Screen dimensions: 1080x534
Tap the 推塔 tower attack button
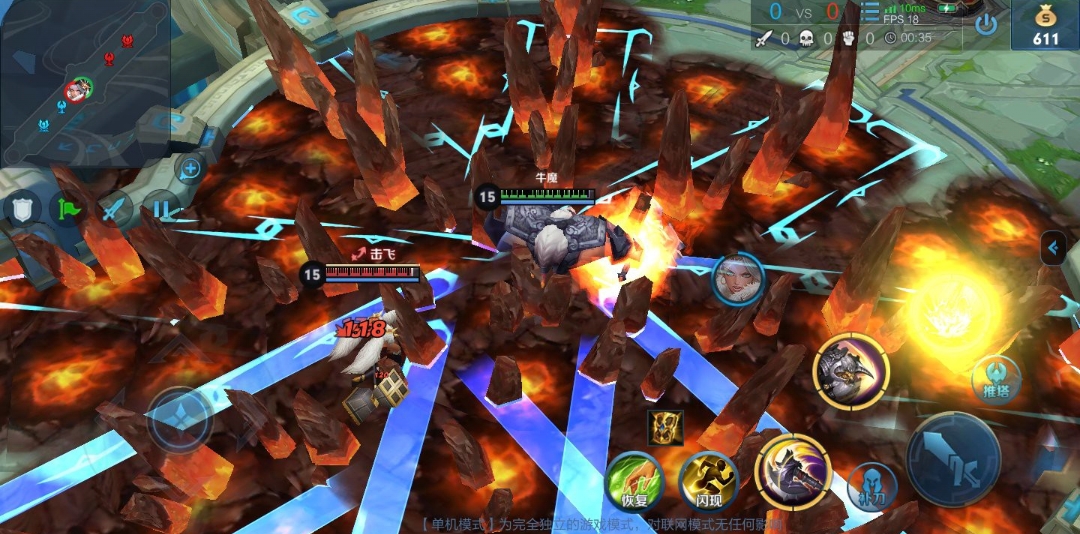pyautogui.click(x=995, y=380)
